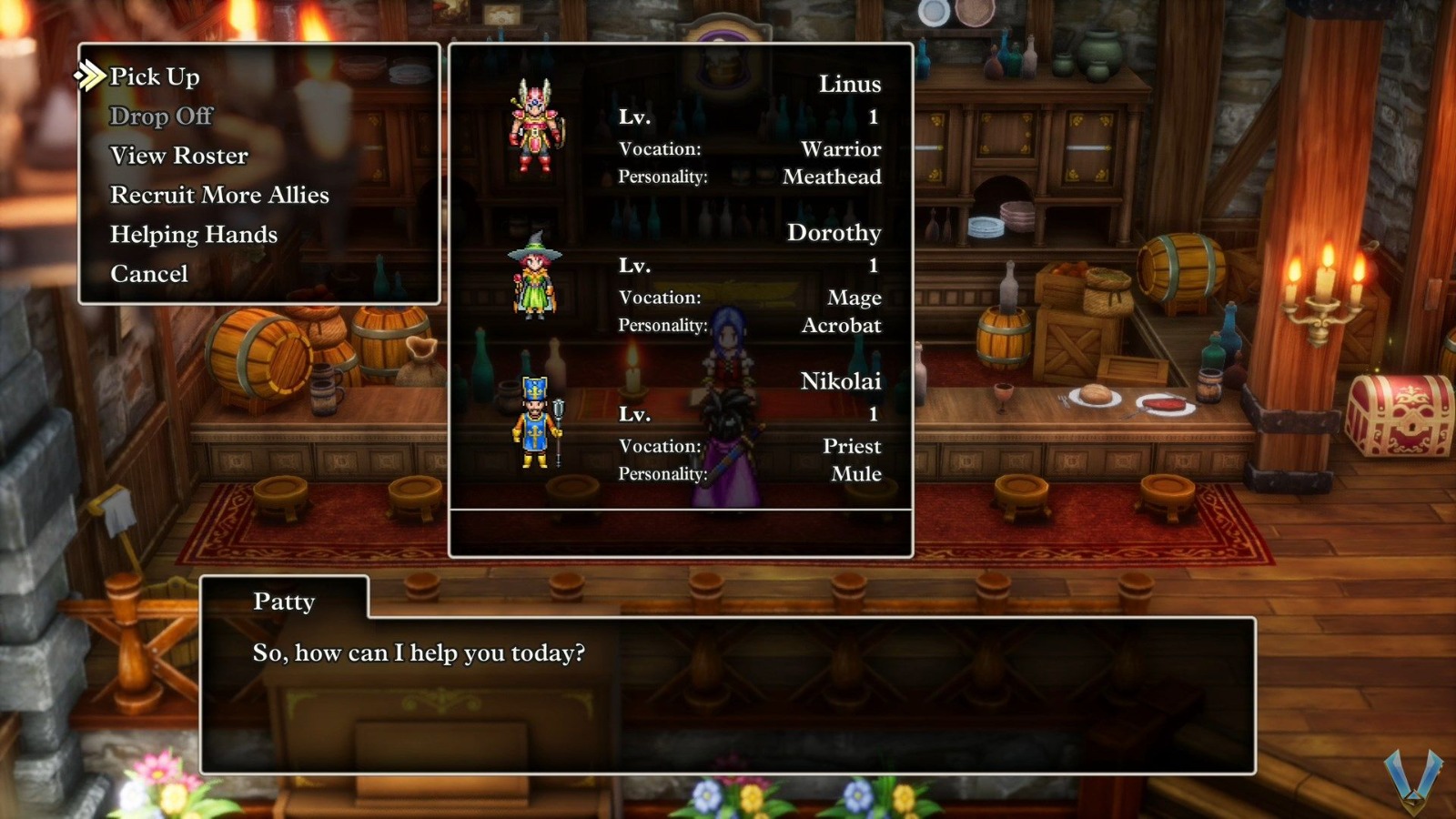Choose Pick Up from the menu
Image resolution: width=1456 pixels, height=819 pixels.
coord(152,77)
